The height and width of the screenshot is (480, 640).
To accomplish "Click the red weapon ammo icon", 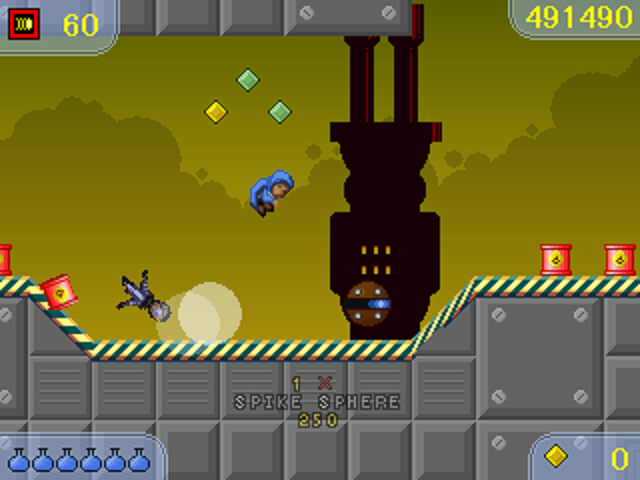I will point(24,23).
